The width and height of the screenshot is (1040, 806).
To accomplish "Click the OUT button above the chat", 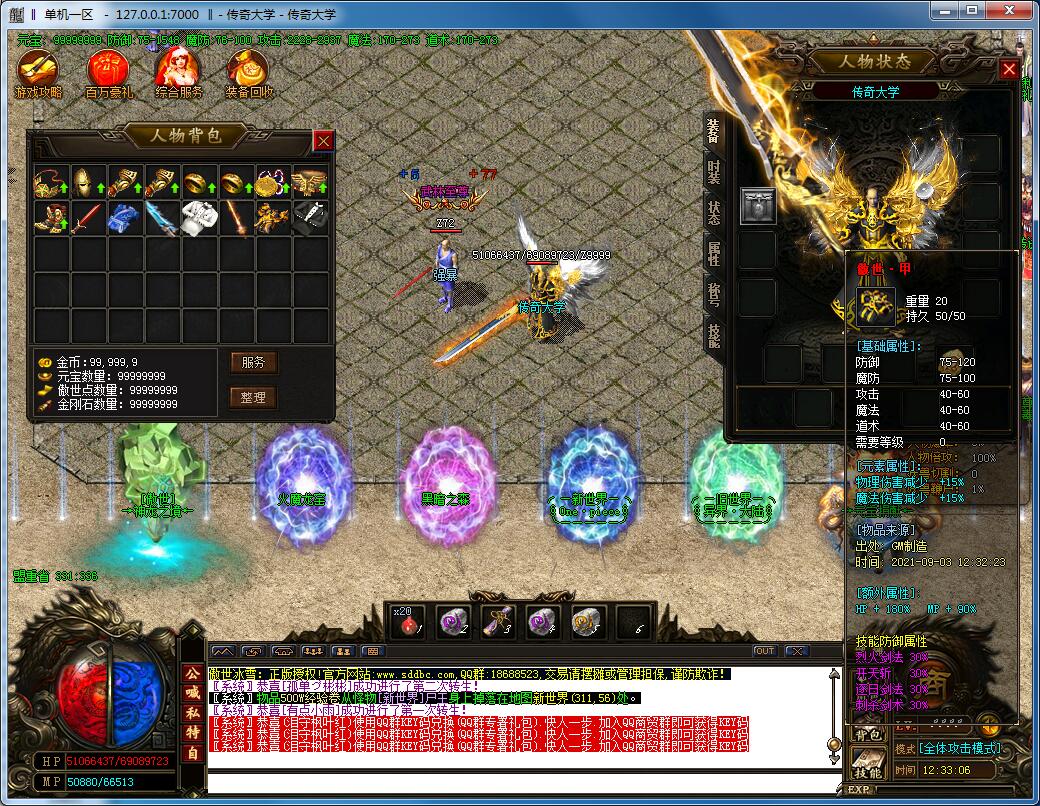I will click(x=764, y=651).
